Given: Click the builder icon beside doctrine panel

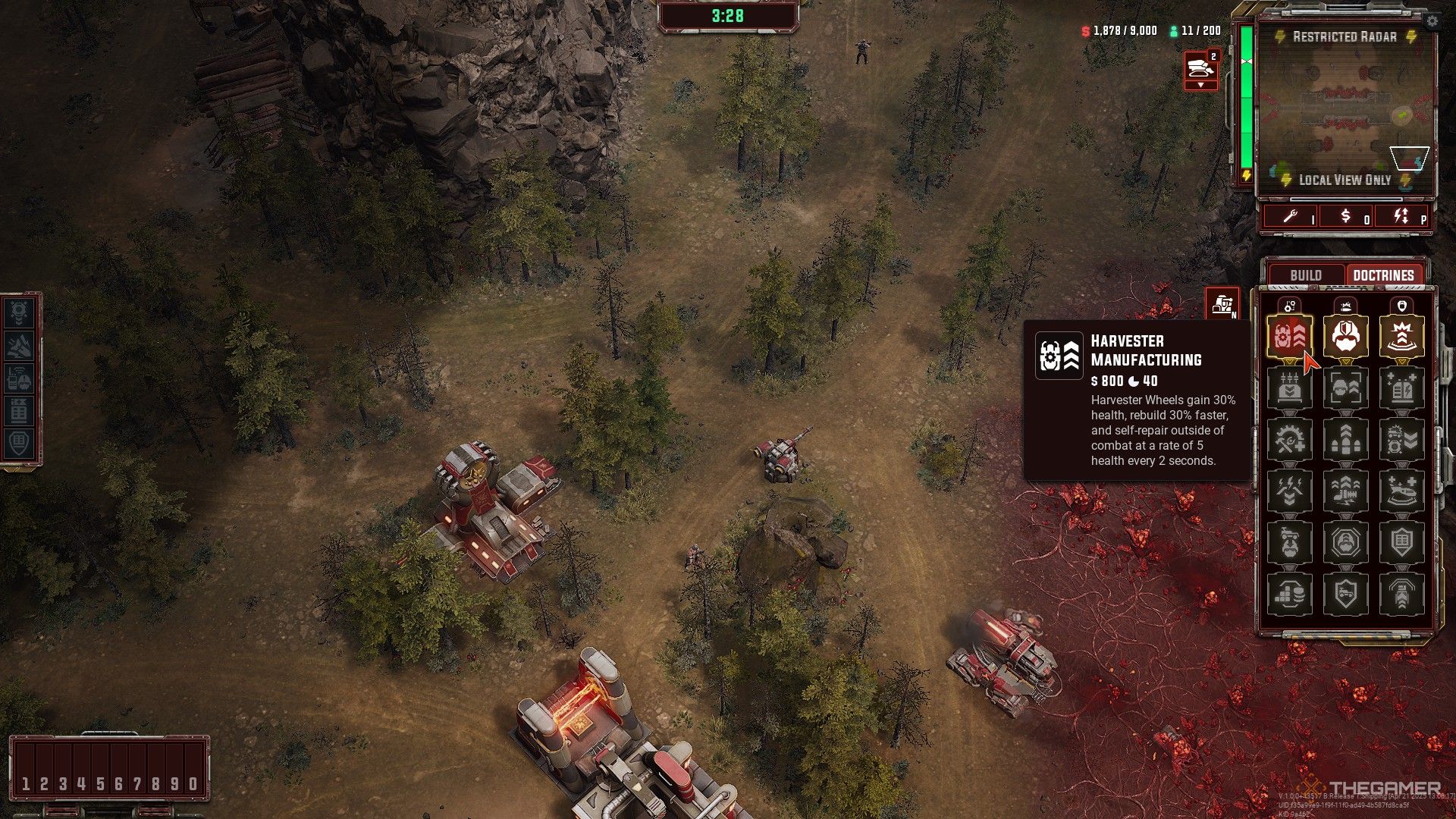Looking at the screenshot, I should (x=1222, y=305).
